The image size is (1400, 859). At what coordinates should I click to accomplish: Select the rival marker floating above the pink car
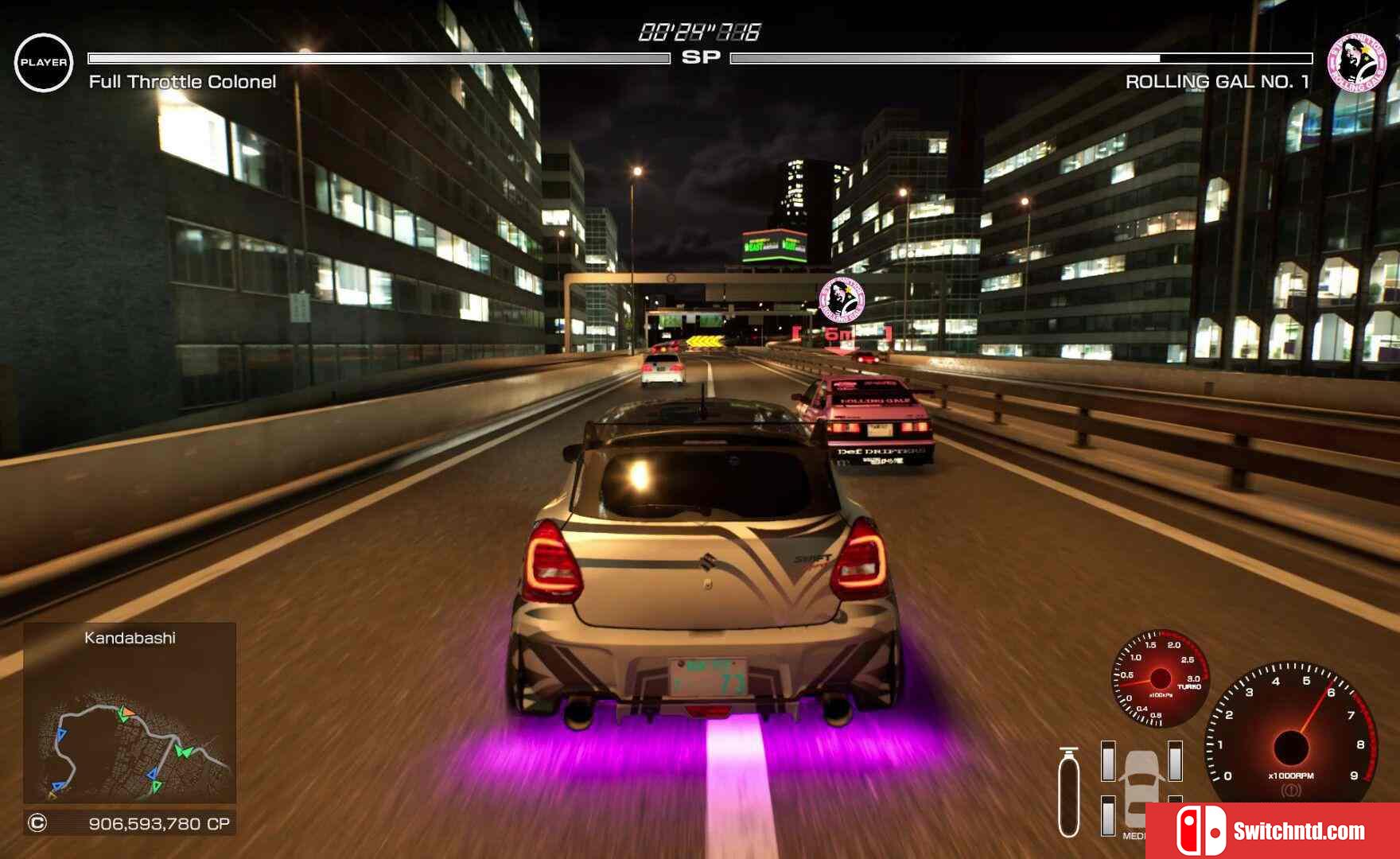point(842,300)
